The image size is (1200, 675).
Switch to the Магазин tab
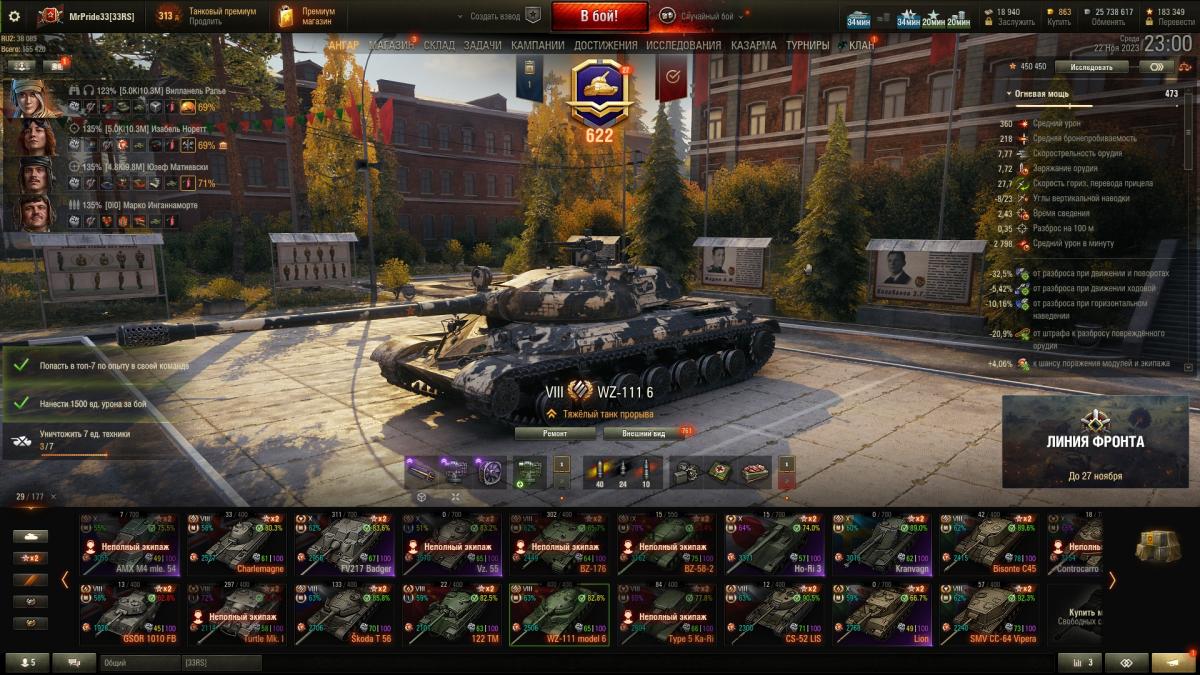coord(391,46)
